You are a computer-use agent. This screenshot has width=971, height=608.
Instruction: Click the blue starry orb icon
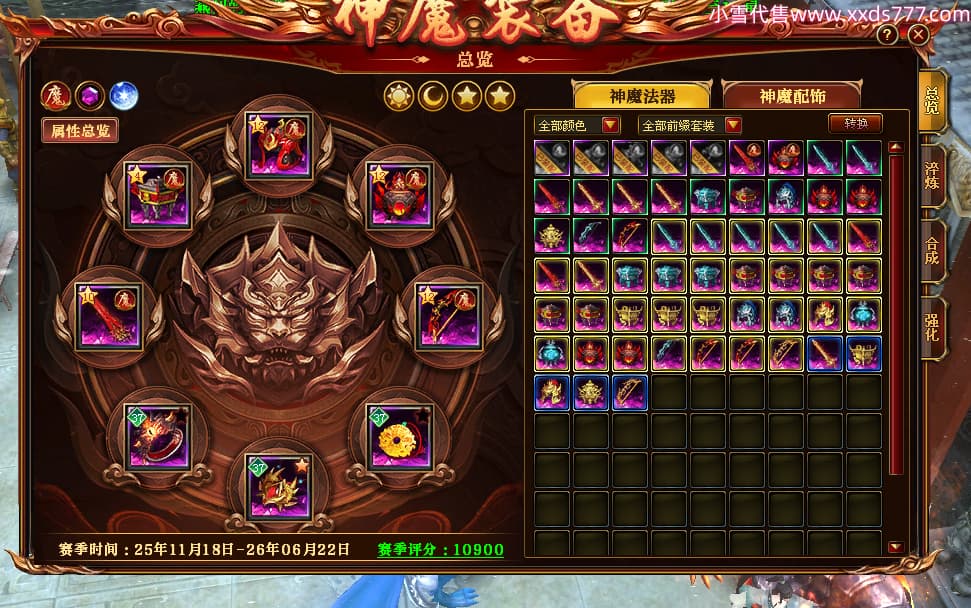pyautogui.click(x=123, y=96)
